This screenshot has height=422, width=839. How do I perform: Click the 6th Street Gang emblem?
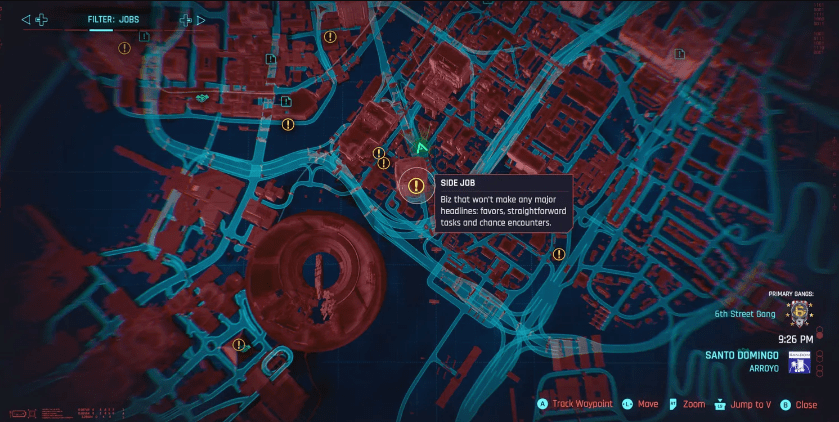pyautogui.click(x=798, y=313)
